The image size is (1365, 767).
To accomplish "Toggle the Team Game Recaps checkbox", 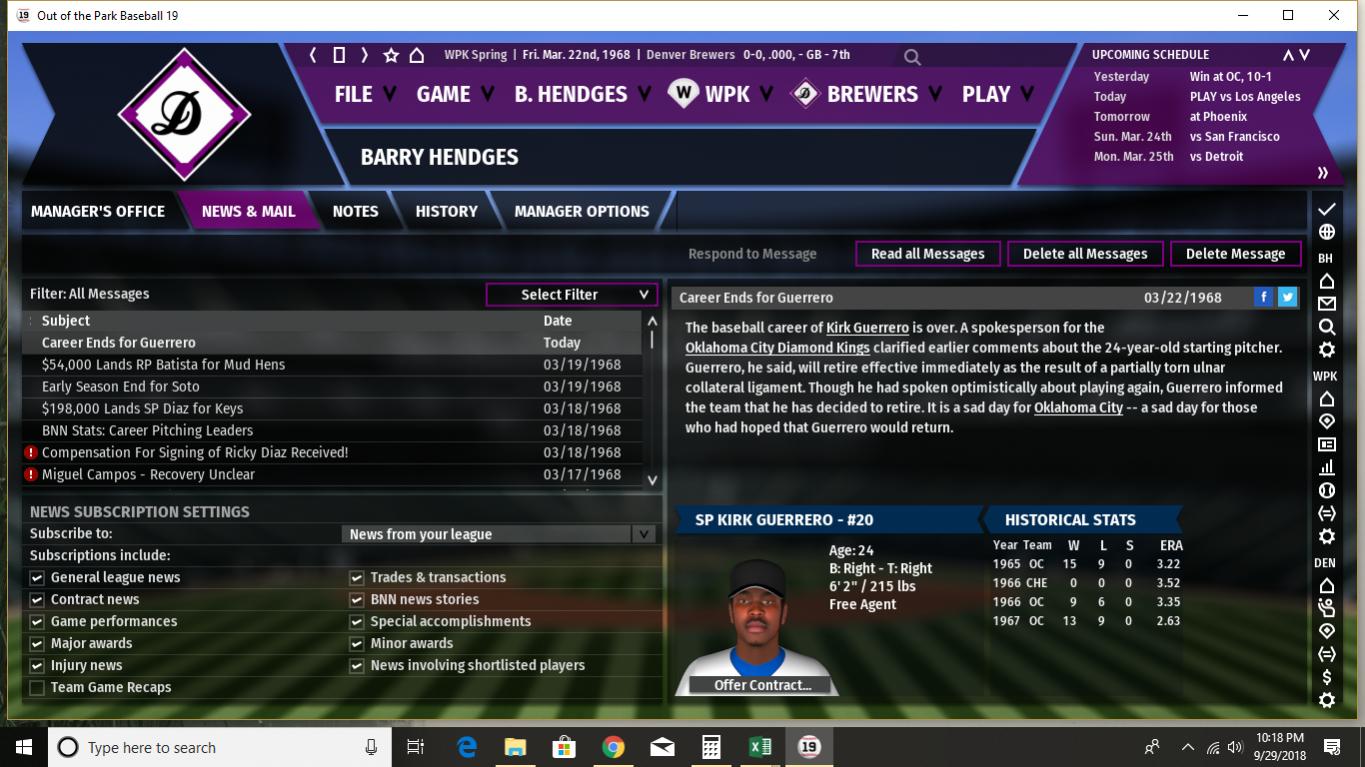I will [37, 687].
